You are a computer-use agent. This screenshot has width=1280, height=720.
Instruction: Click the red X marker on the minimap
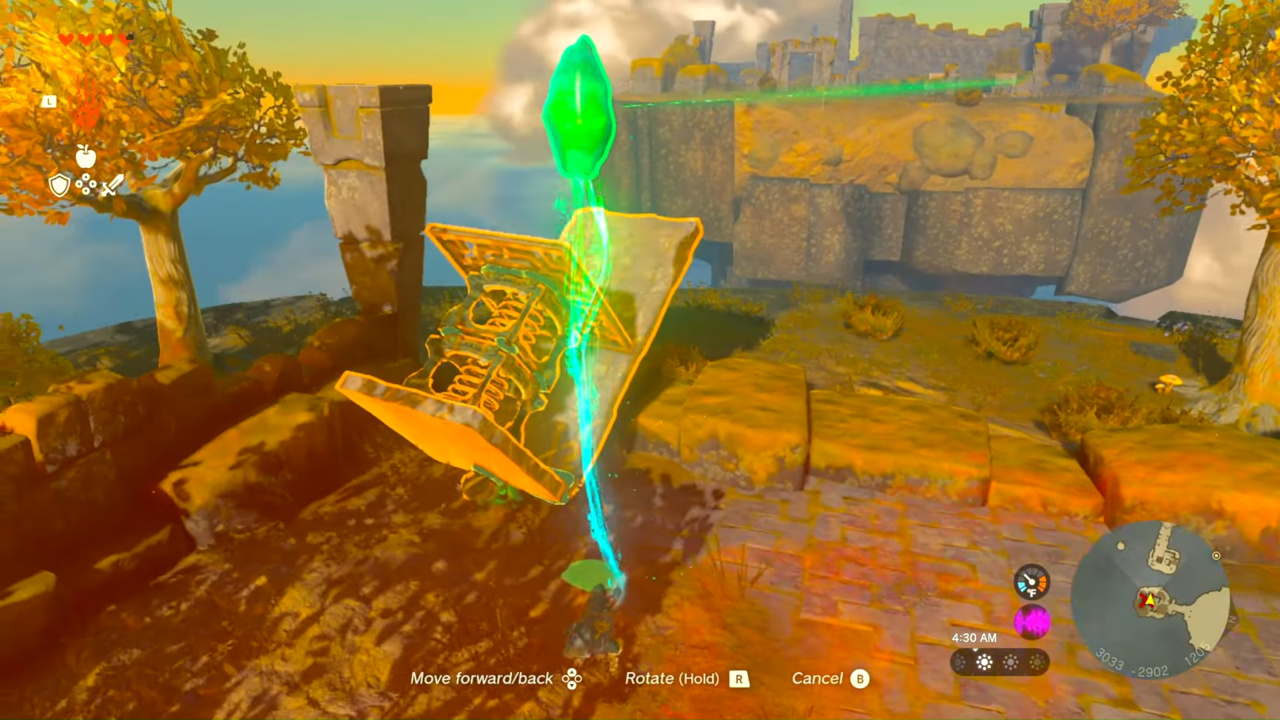(x=1144, y=600)
